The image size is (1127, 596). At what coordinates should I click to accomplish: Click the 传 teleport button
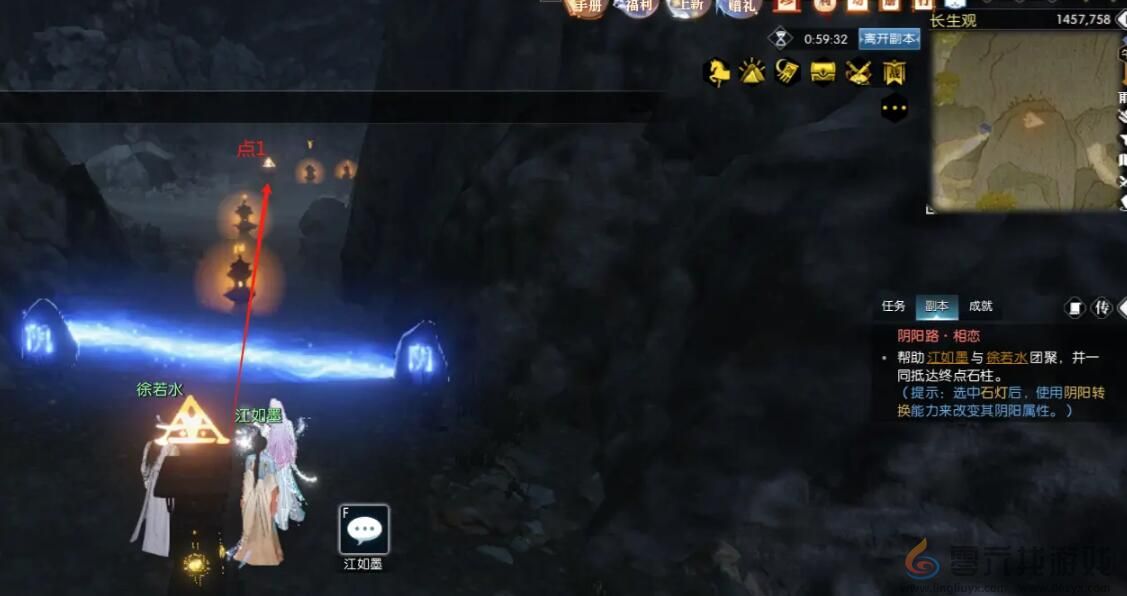click(x=1102, y=308)
